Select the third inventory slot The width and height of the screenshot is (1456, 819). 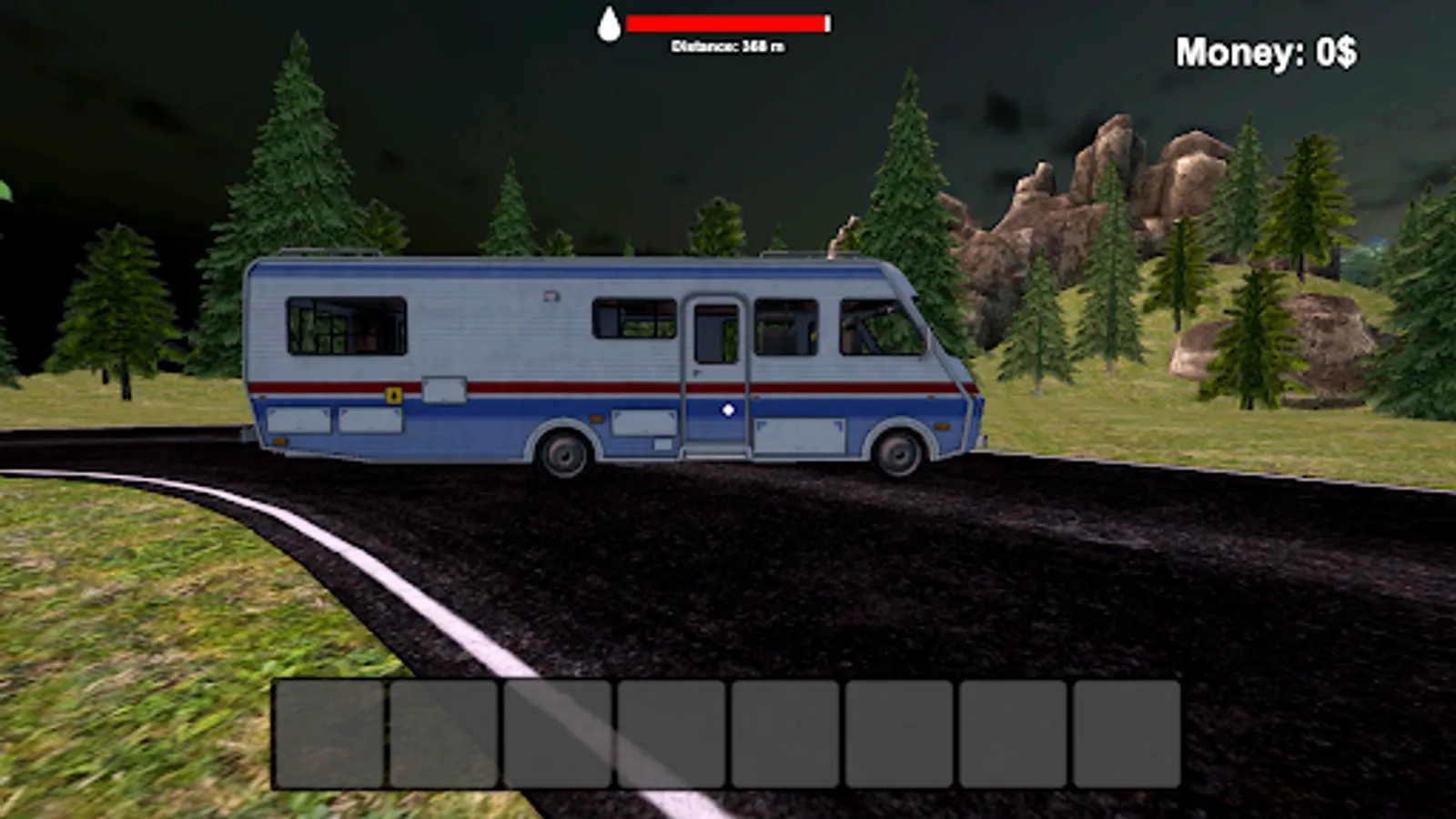pos(558,733)
